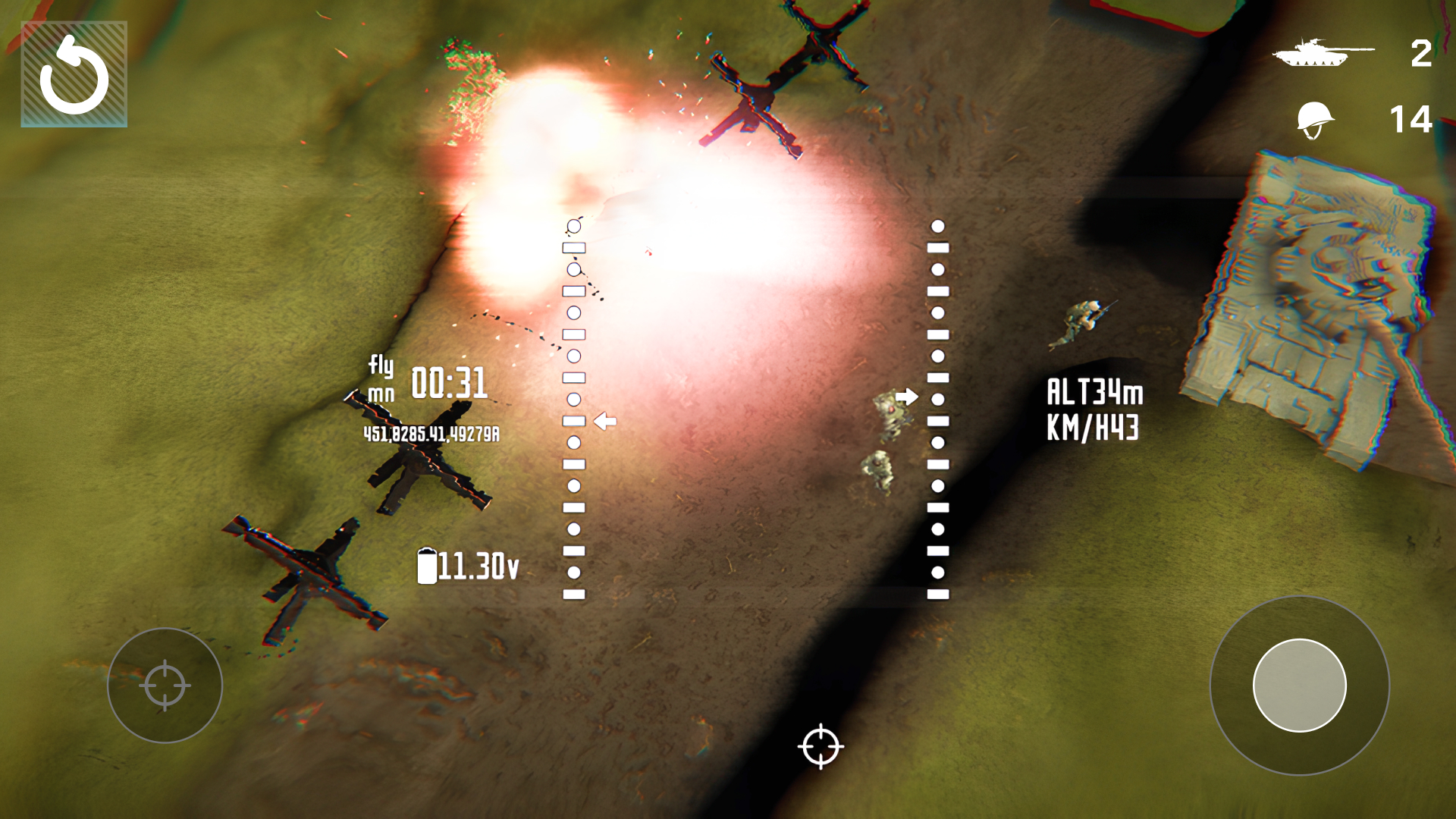Click the tank kill count number 2
Image resolution: width=1456 pixels, height=819 pixels.
pyautogui.click(x=1420, y=52)
